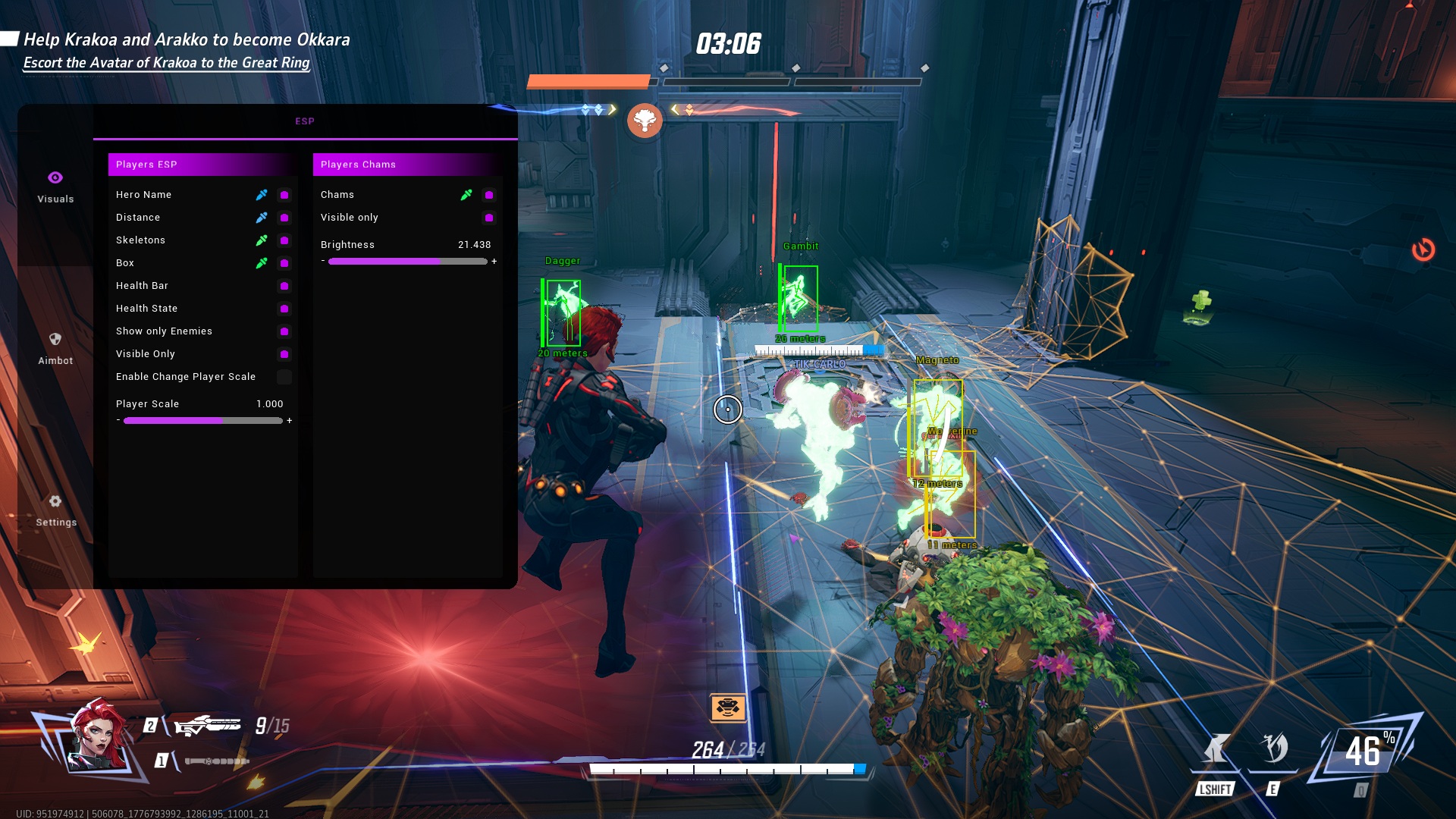Click the Player Scale slider track
The image size is (1456, 819).
click(202, 421)
